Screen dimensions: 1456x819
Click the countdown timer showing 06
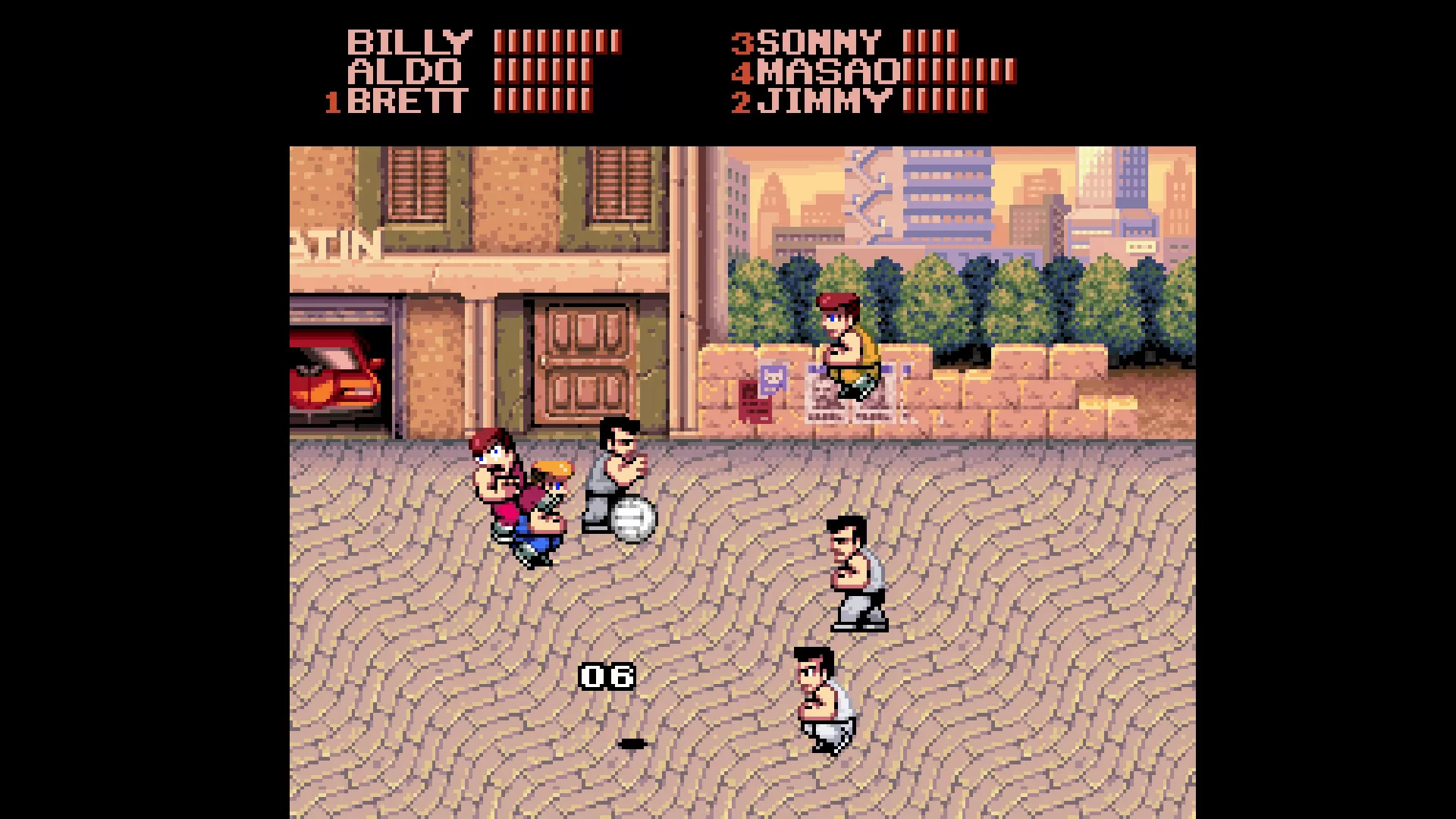[x=607, y=675]
